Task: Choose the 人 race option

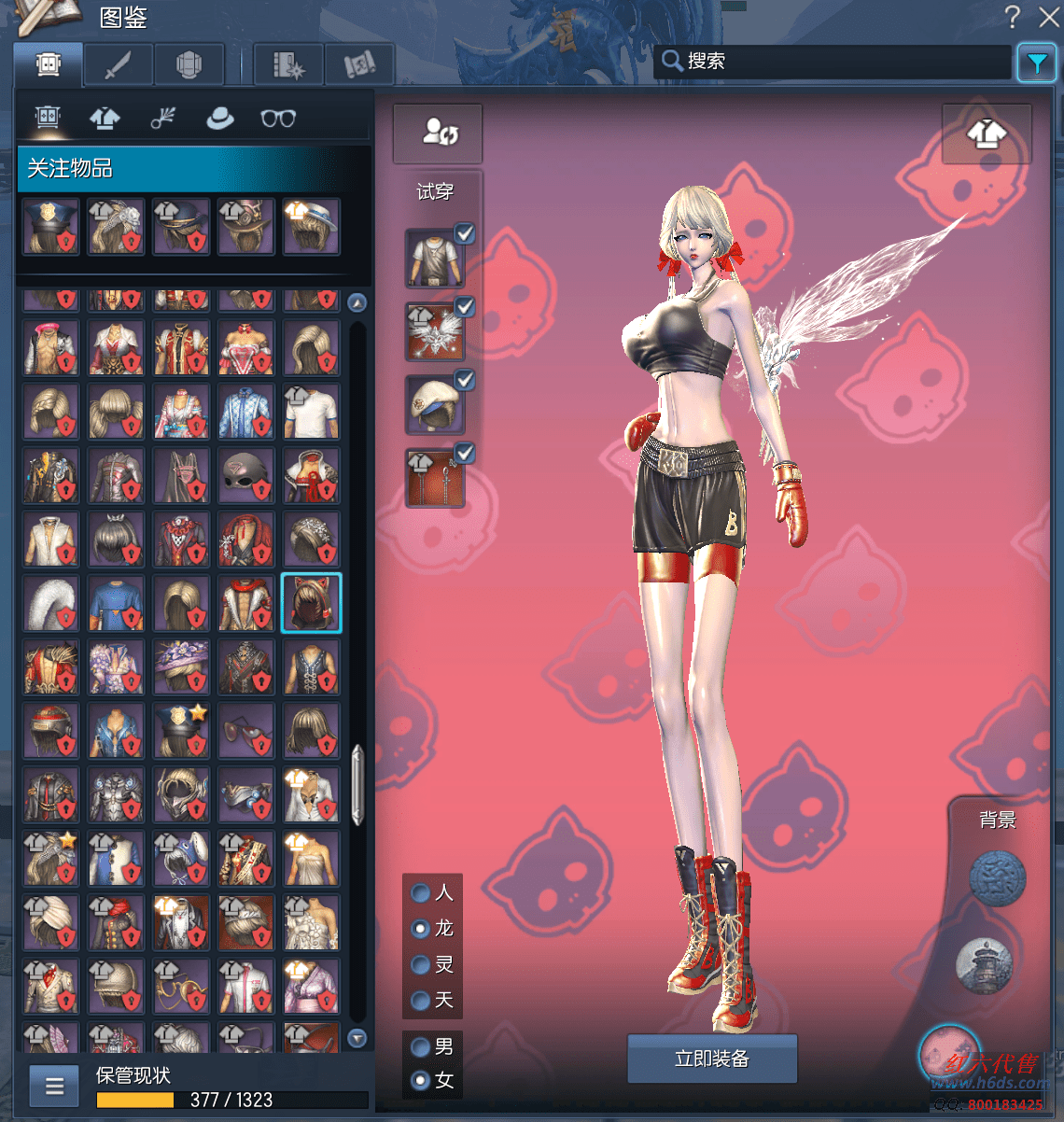Action: coord(421,893)
